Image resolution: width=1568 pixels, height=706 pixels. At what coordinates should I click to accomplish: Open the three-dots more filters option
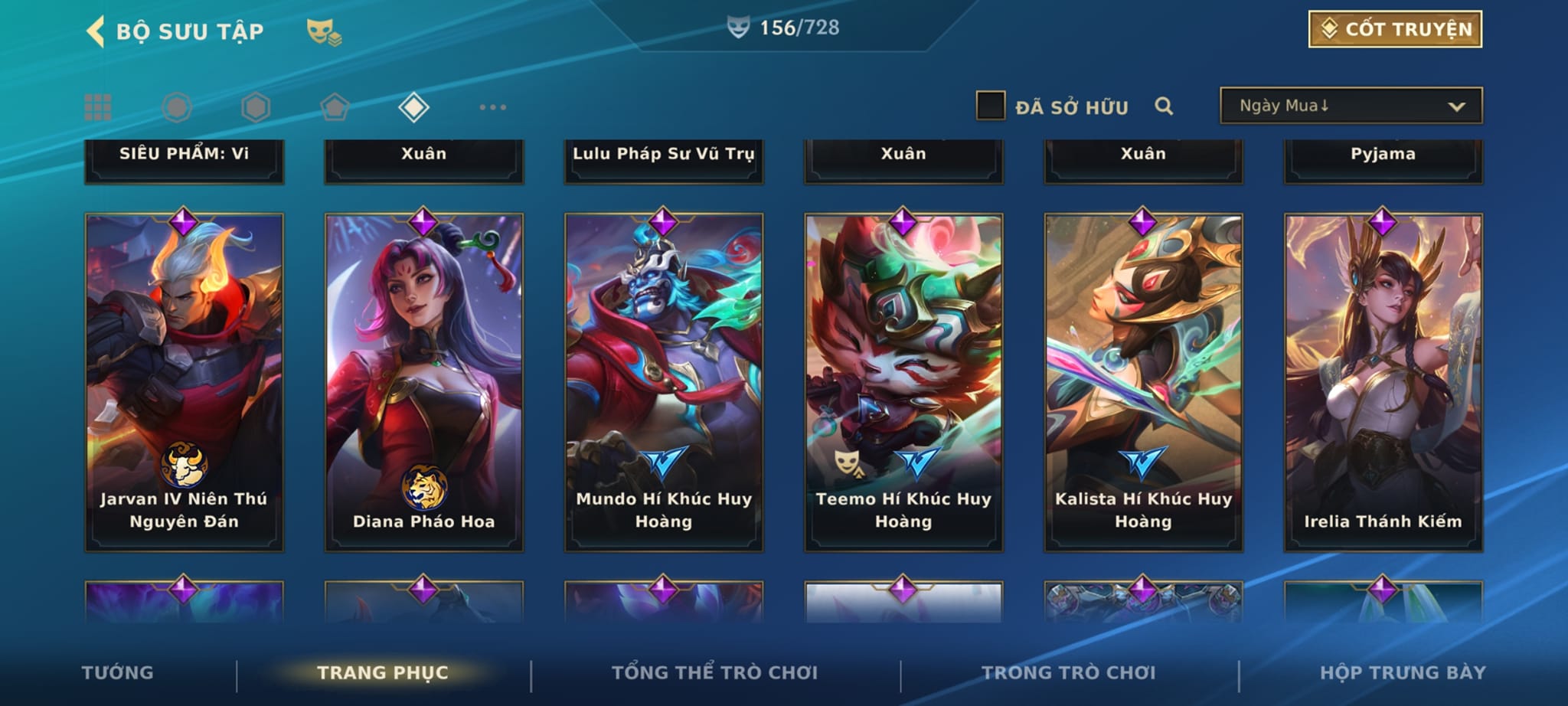point(492,107)
